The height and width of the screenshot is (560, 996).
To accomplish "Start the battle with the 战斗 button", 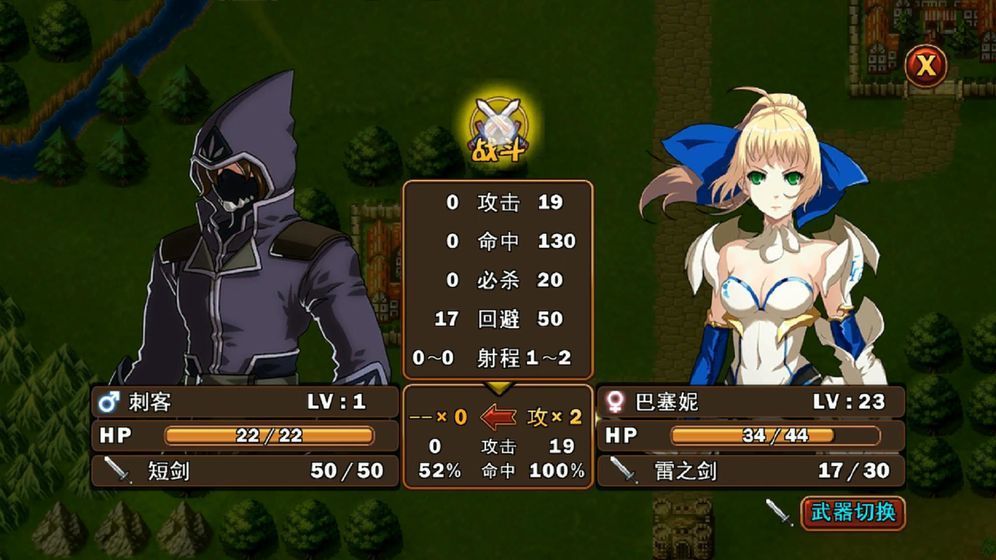I will click(499, 131).
